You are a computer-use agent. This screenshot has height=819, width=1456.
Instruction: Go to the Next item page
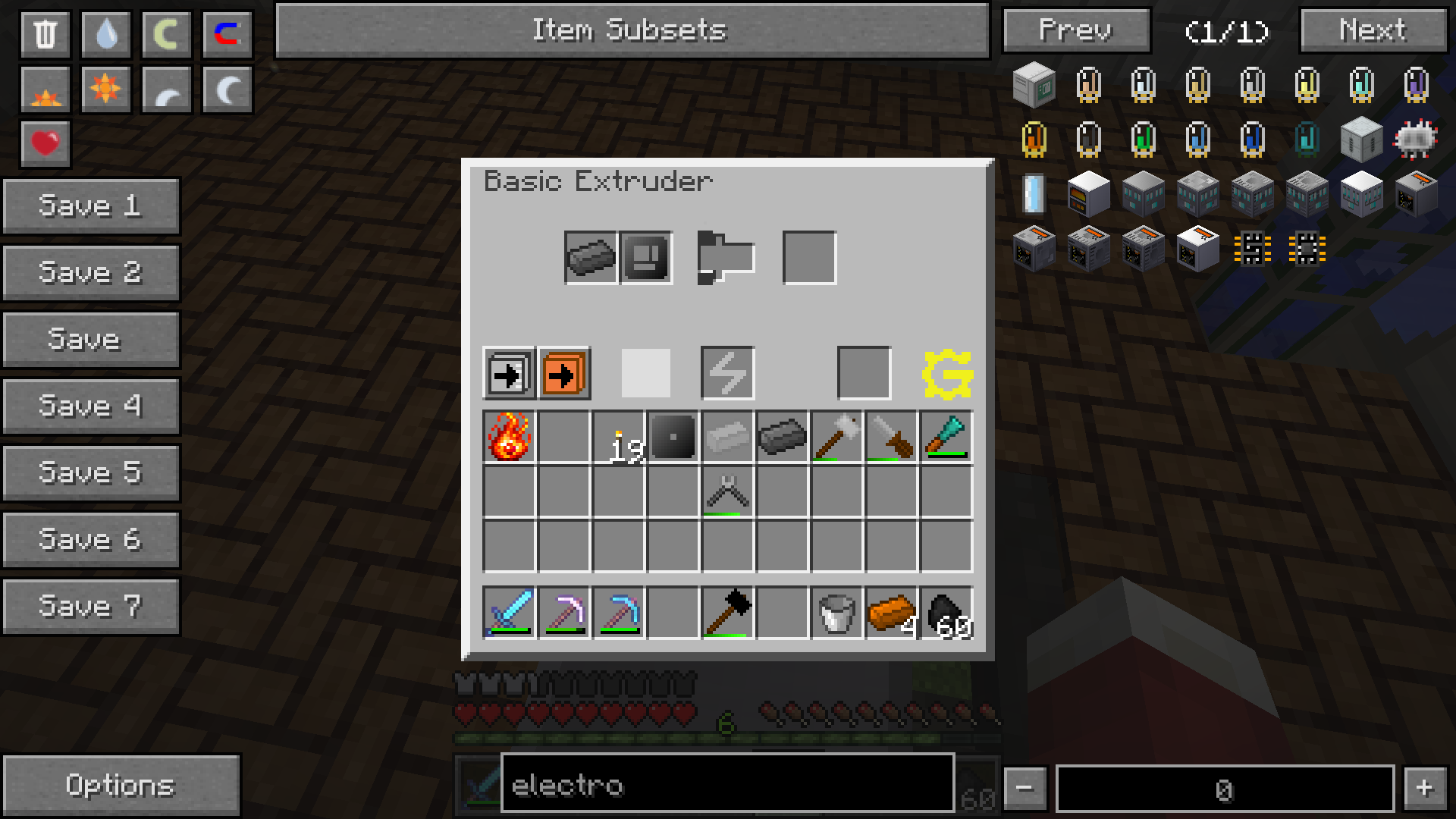1373,30
